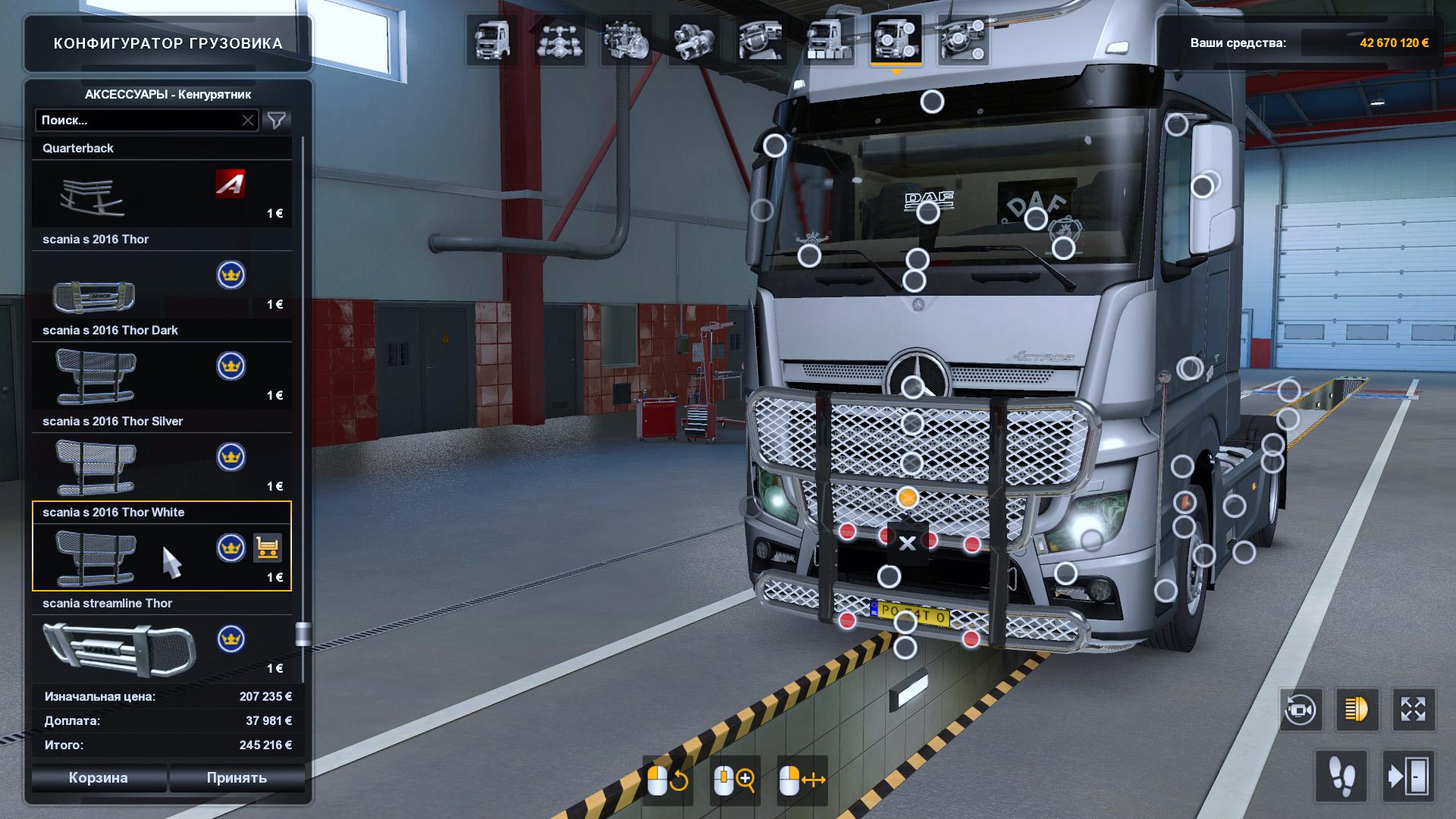Remove accessory with the X marker
The width and height of the screenshot is (1456, 819).
click(x=907, y=543)
